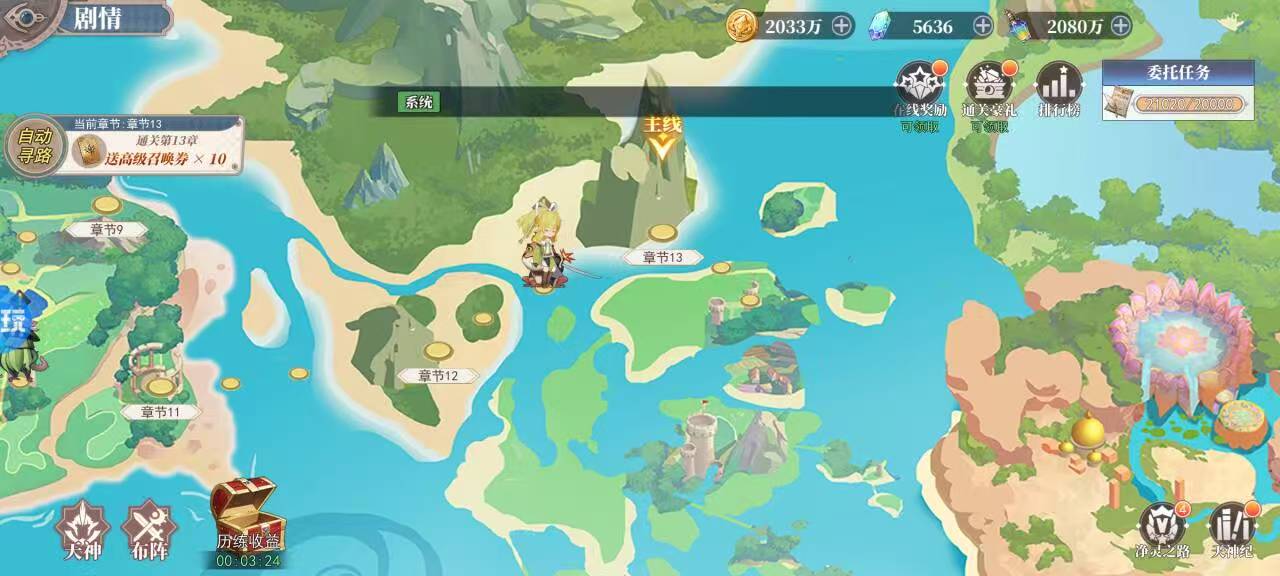The width and height of the screenshot is (1280, 576).
Task: Tap the plus button beside the 5636 gems
Action: pos(983,26)
